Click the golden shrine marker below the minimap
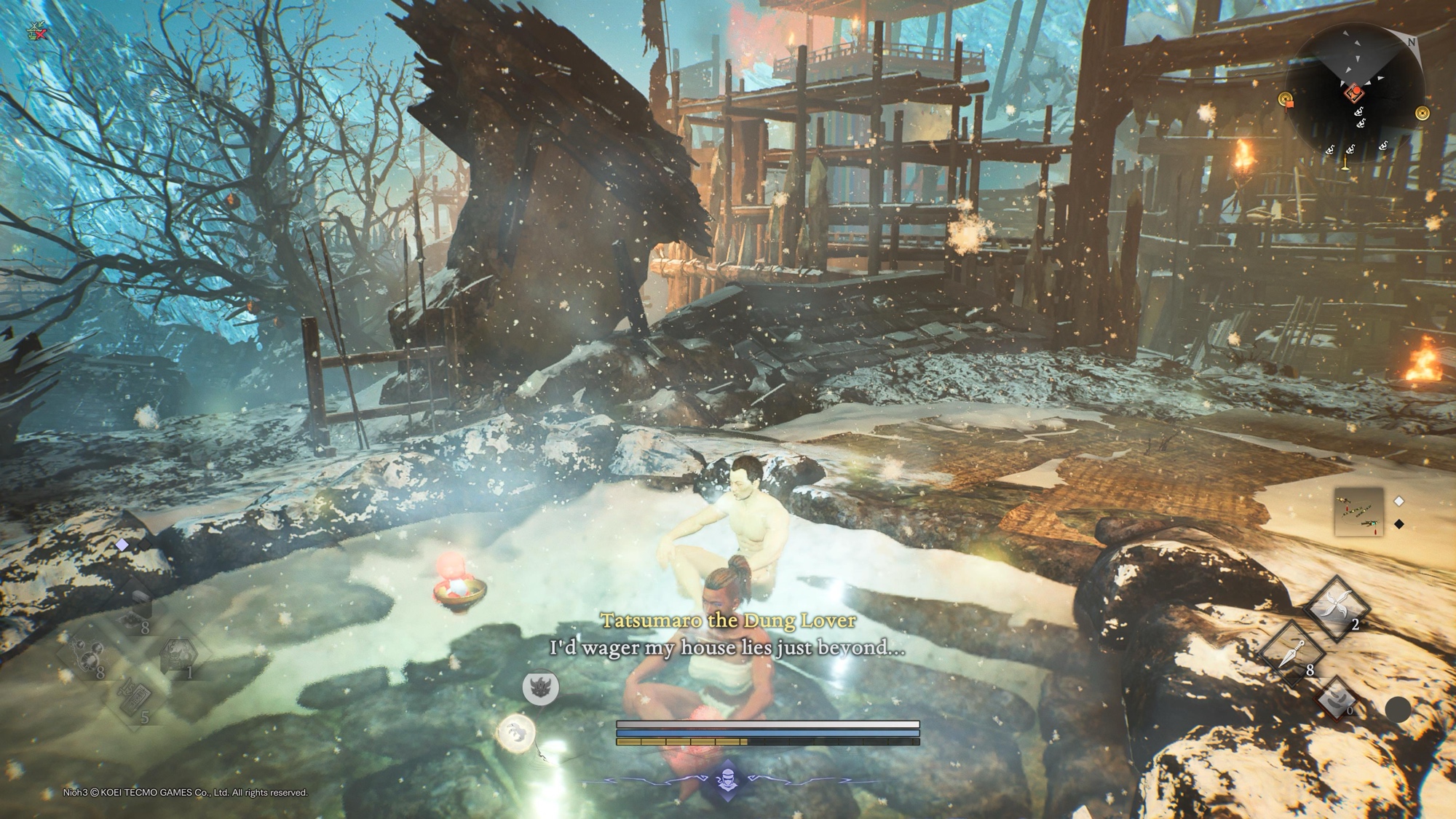1456x819 pixels. click(x=1345, y=165)
